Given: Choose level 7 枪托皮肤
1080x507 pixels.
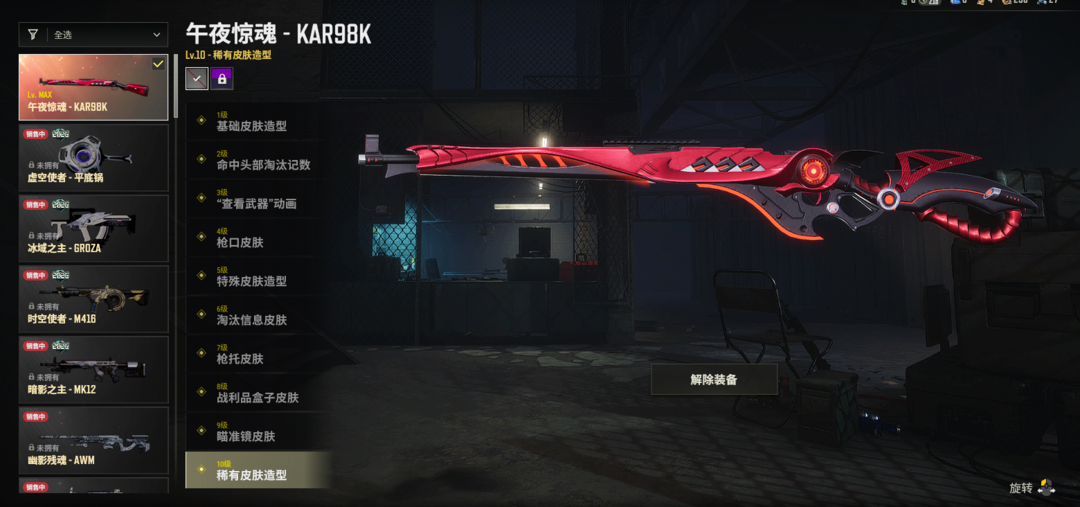Looking at the screenshot, I should 255,355.
